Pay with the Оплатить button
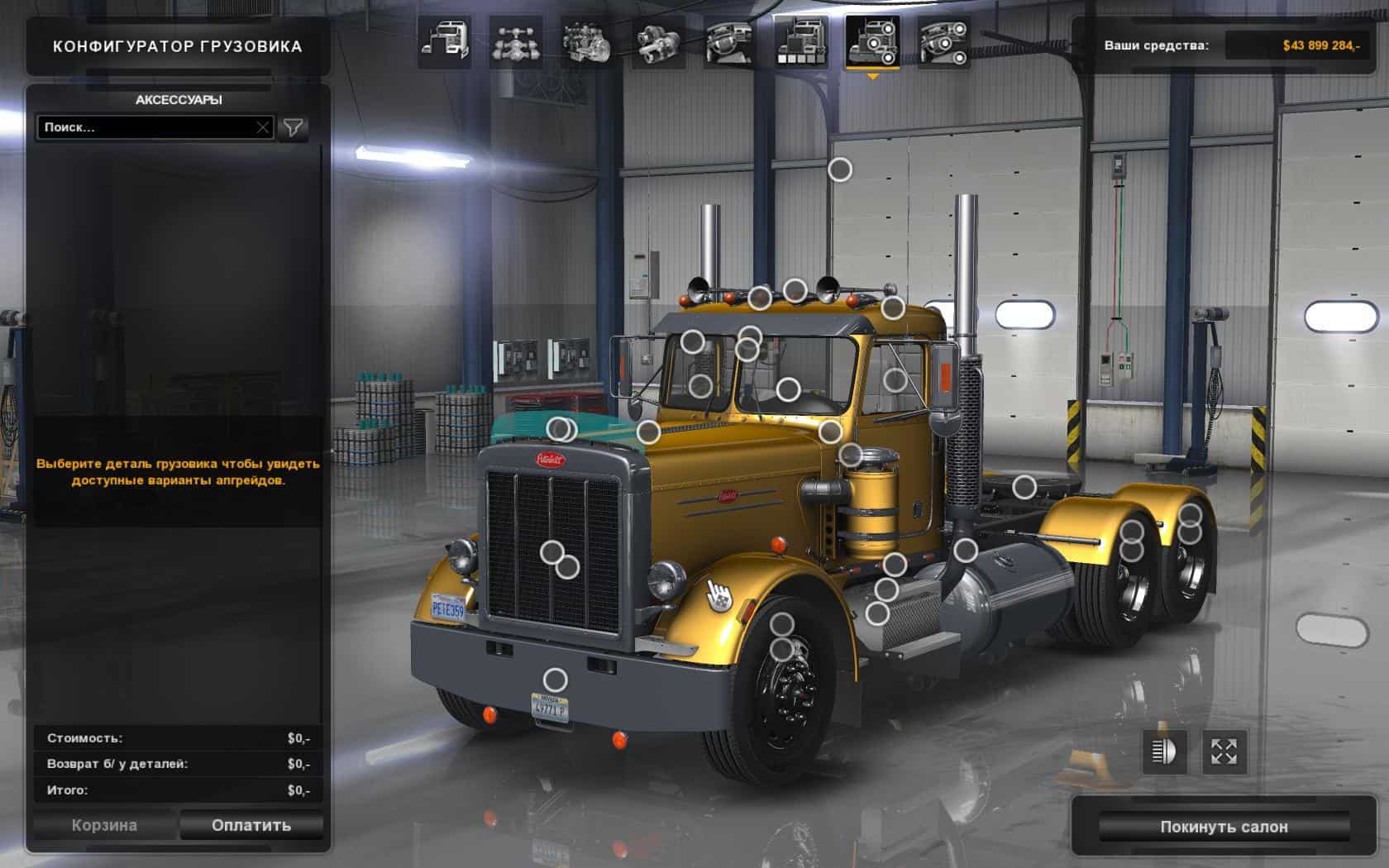The height and width of the screenshot is (868, 1389). pyautogui.click(x=251, y=825)
